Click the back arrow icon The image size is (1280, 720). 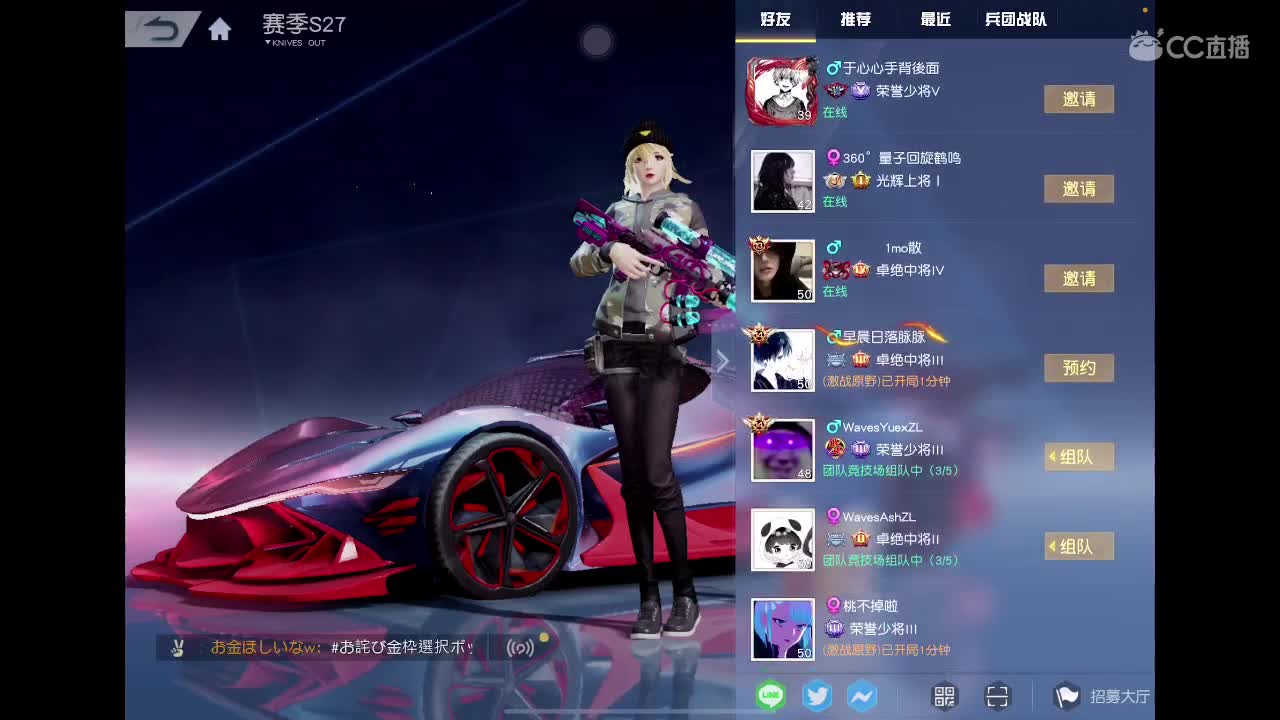(x=160, y=29)
